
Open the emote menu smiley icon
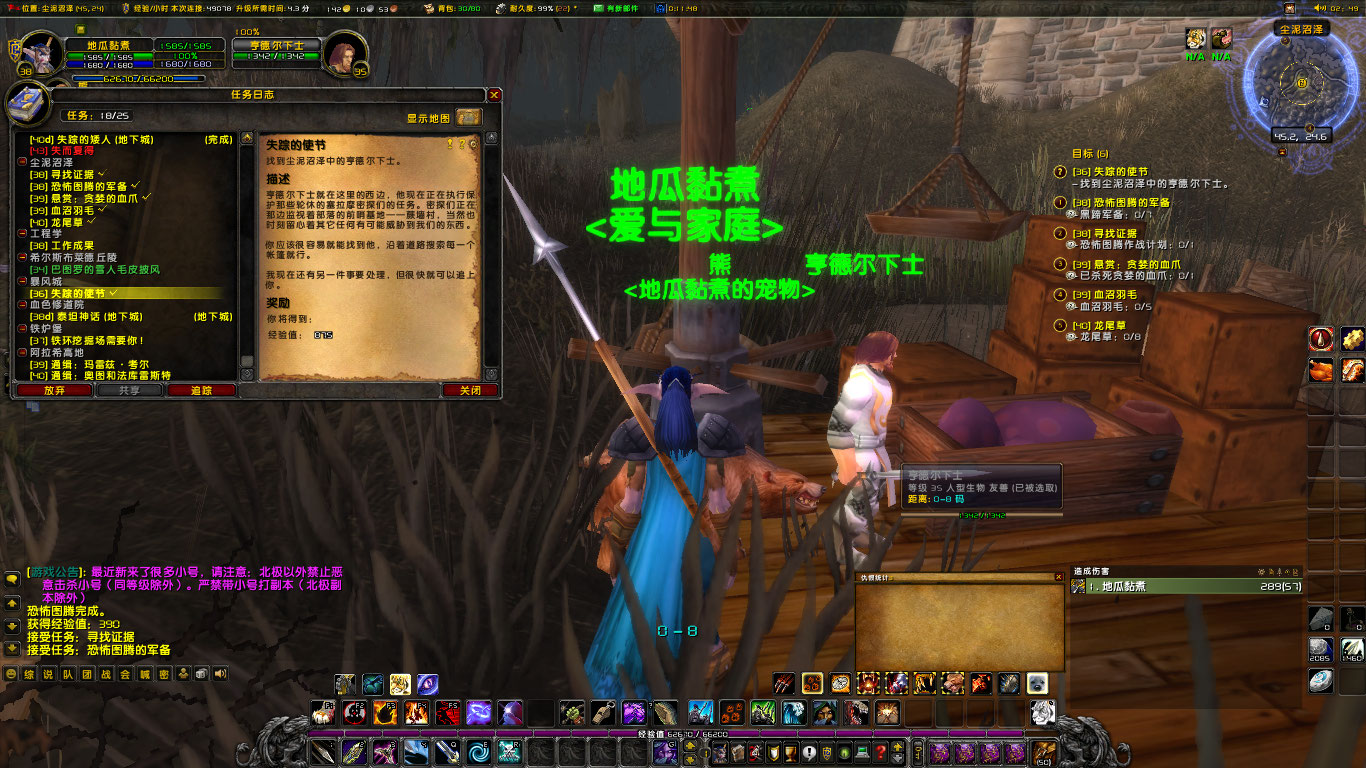tap(11, 674)
